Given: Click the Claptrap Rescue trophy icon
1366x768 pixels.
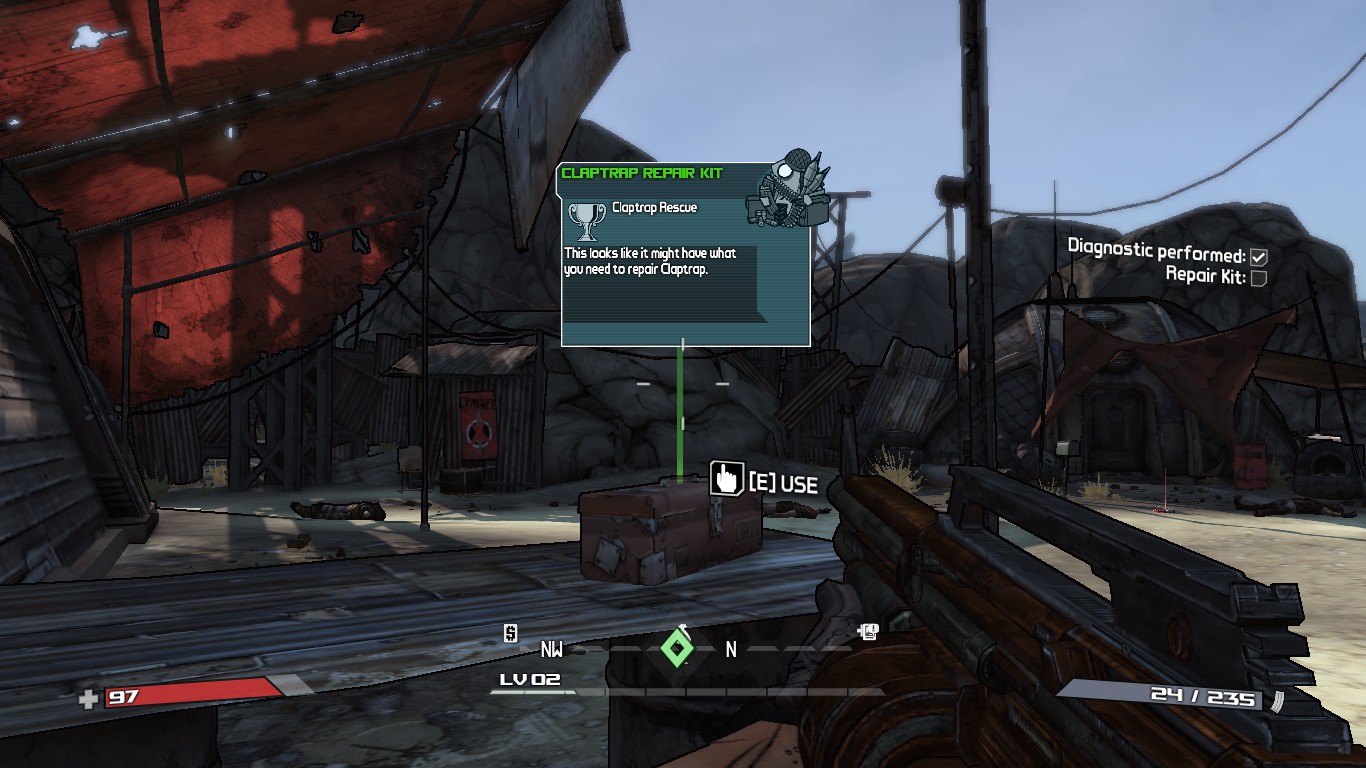Looking at the screenshot, I should click(585, 219).
